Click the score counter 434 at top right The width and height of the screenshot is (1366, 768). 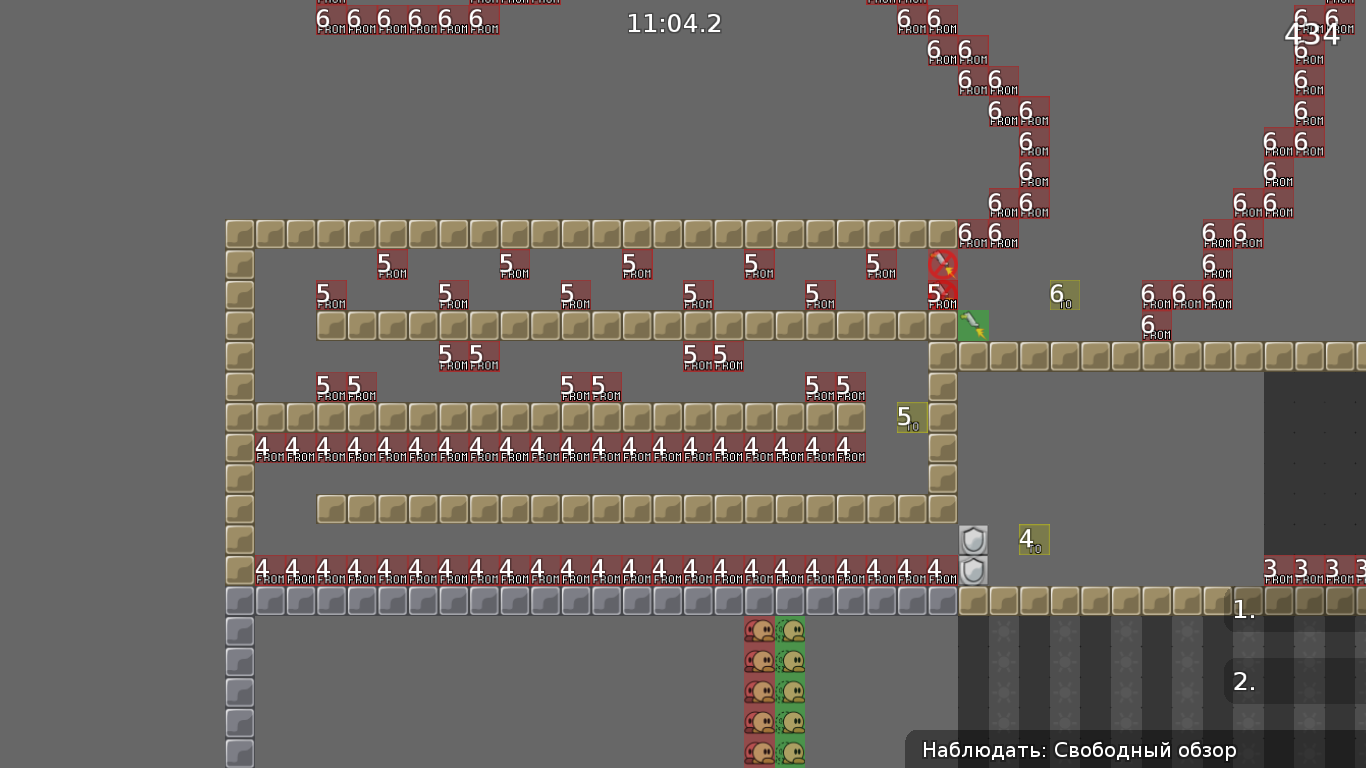[x=1312, y=34]
